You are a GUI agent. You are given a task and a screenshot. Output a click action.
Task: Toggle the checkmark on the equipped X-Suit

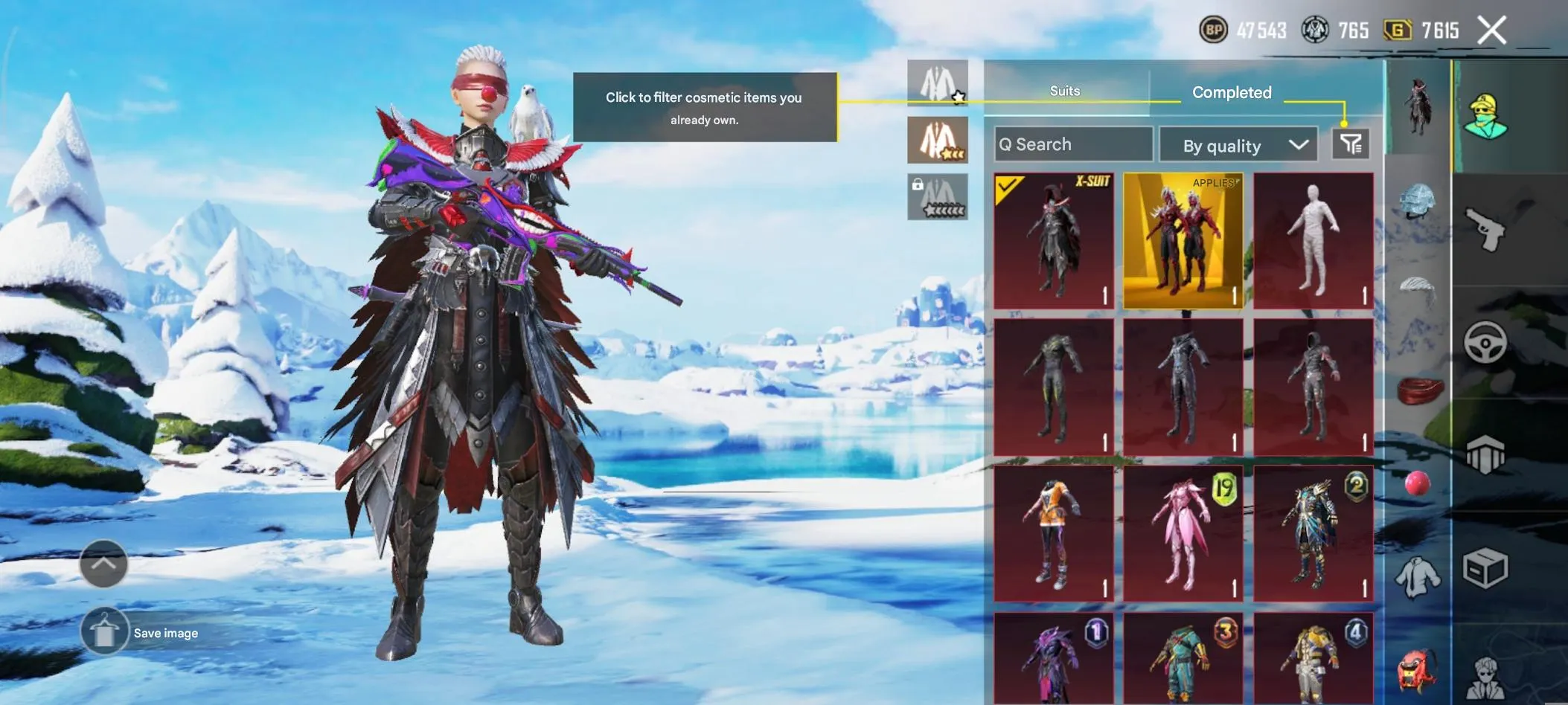pos(1008,187)
